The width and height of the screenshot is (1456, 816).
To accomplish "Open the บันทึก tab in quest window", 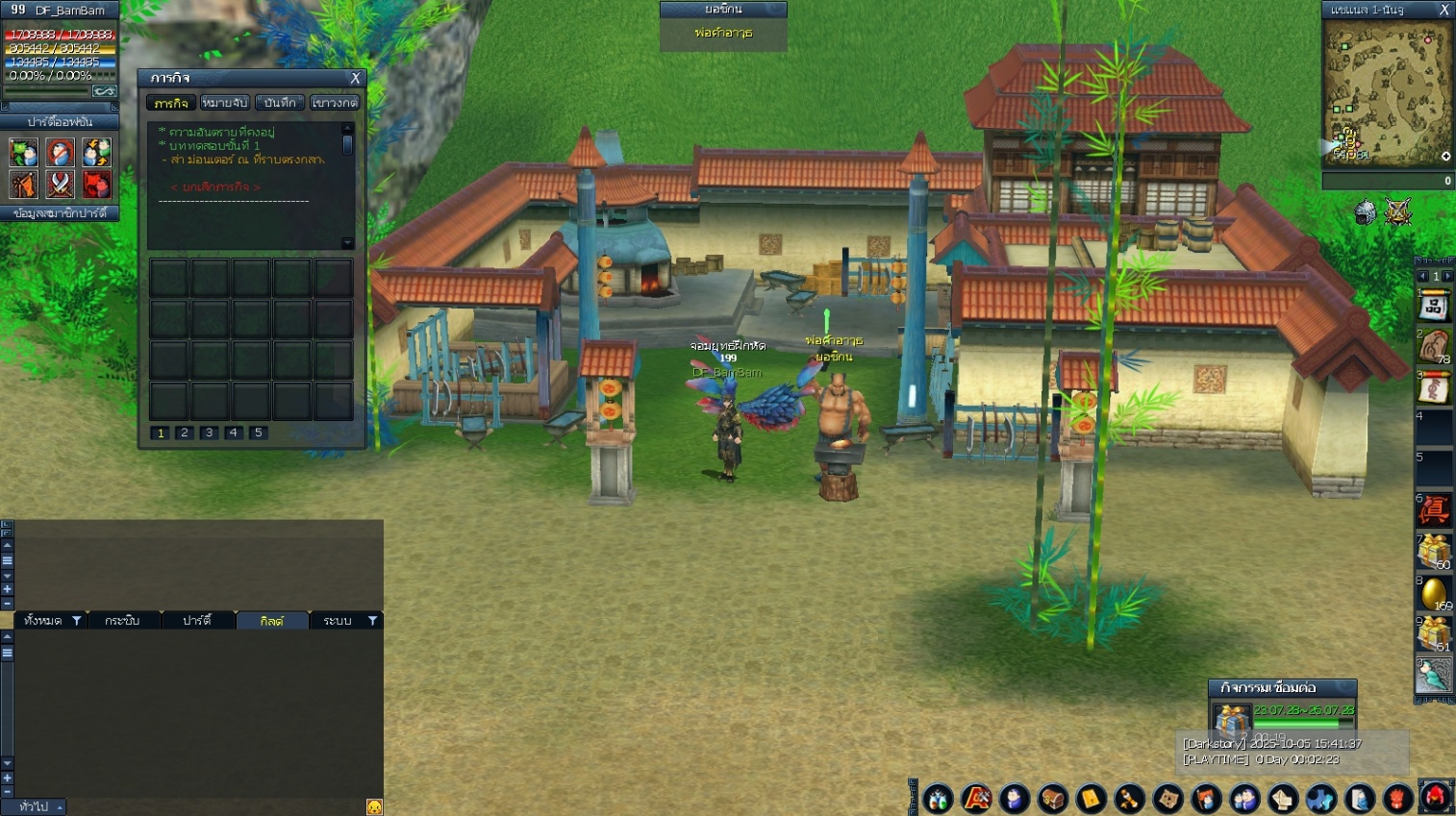I will pos(280,103).
